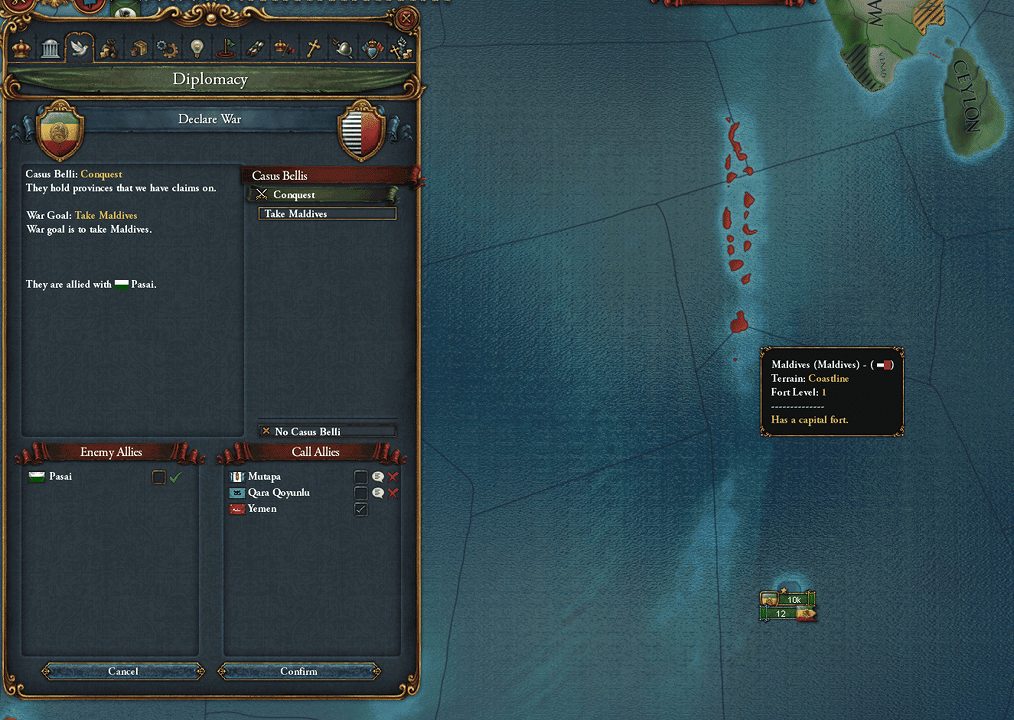Screen dimensions: 1014x720
Task: Cancel the Declare War dialog
Action: click(x=123, y=671)
